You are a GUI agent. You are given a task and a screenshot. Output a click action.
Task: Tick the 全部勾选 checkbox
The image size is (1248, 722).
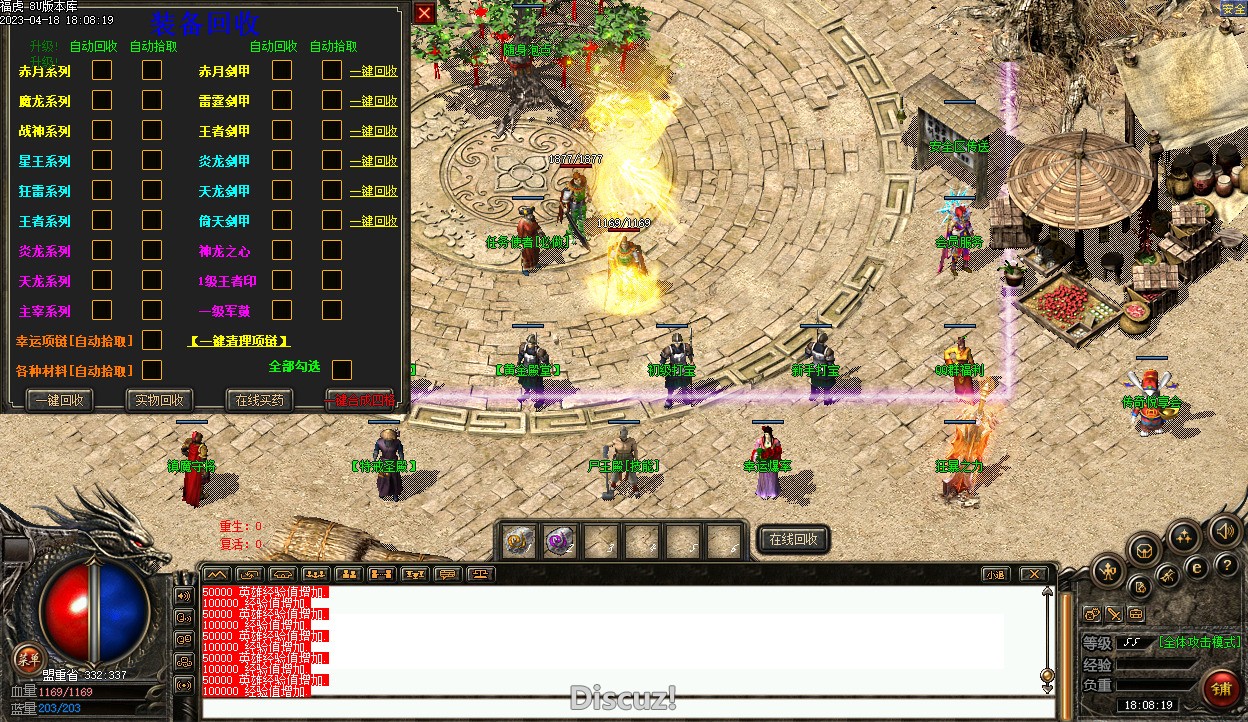(342, 370)
